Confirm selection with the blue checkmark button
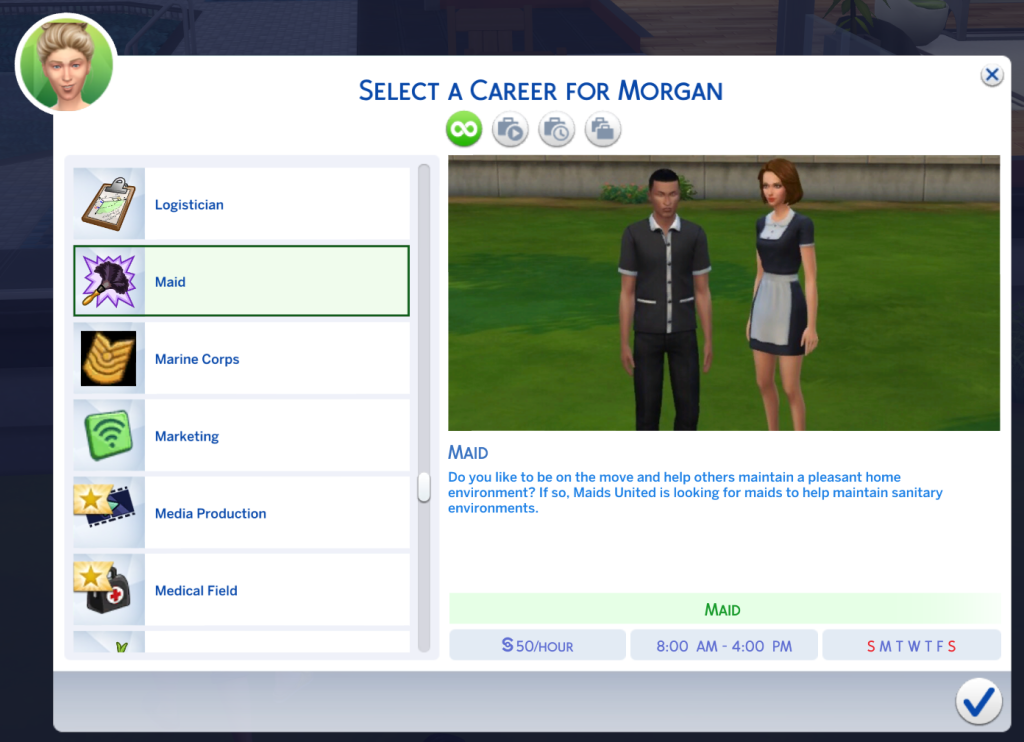 (x=978, y=701)
